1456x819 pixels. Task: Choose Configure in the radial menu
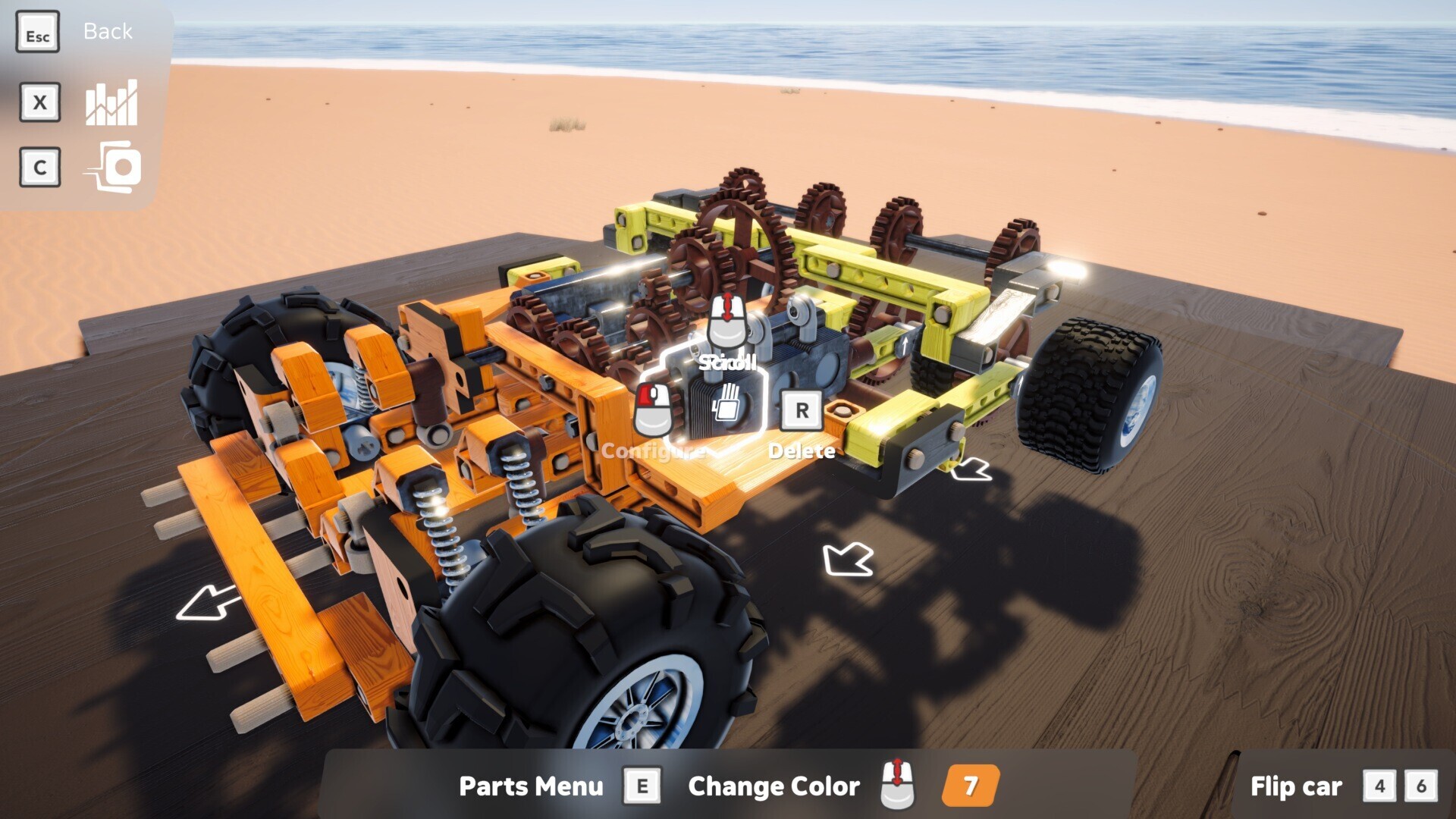tap(653, 451)
